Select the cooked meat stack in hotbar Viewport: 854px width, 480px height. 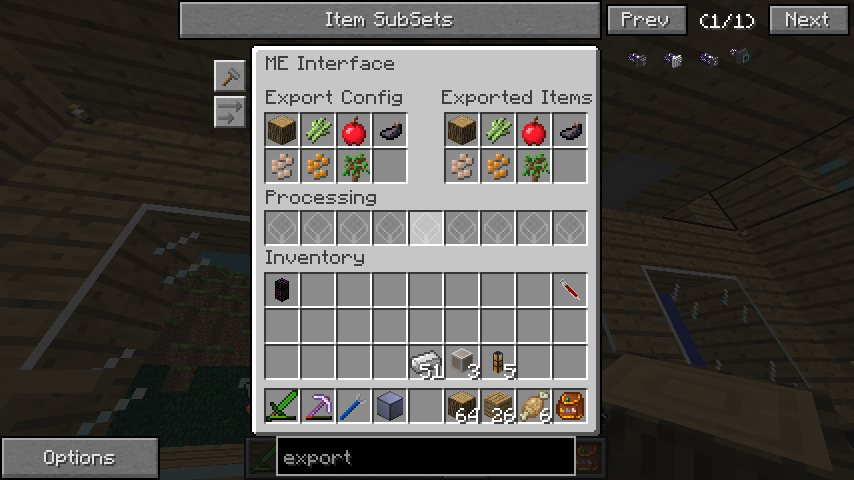(534, 406)
